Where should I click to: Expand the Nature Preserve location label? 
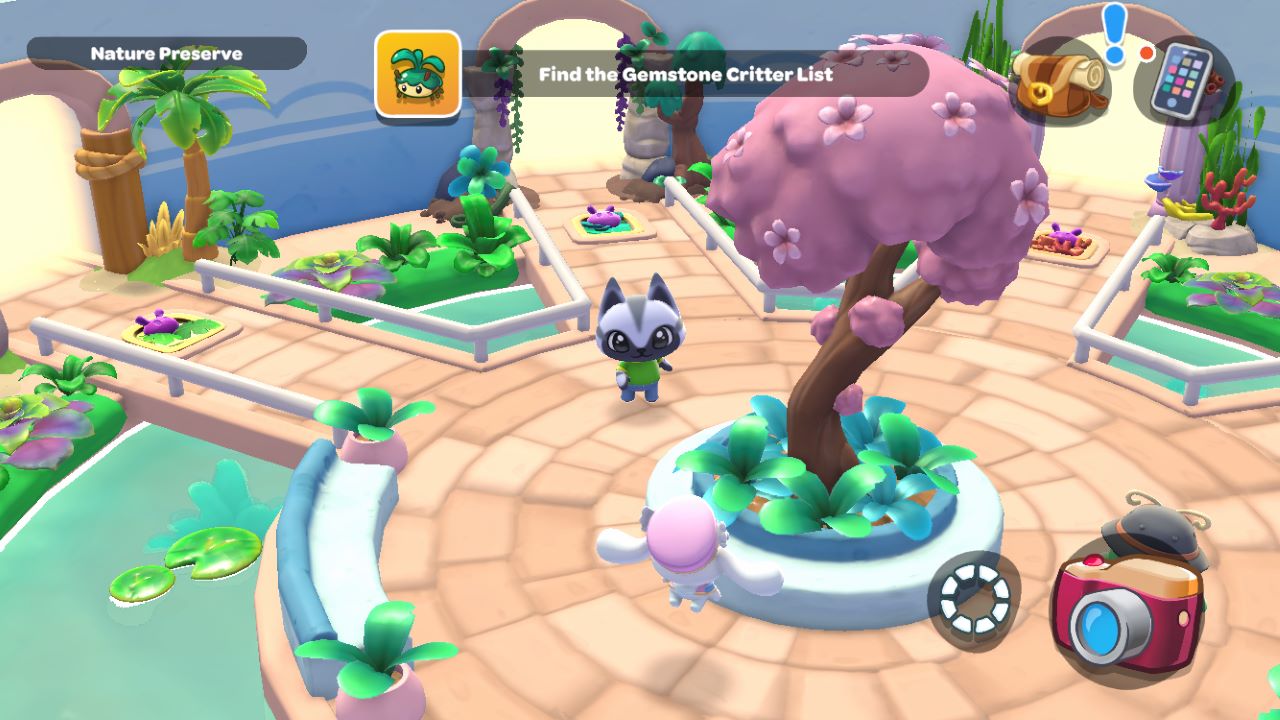point(167,52)
